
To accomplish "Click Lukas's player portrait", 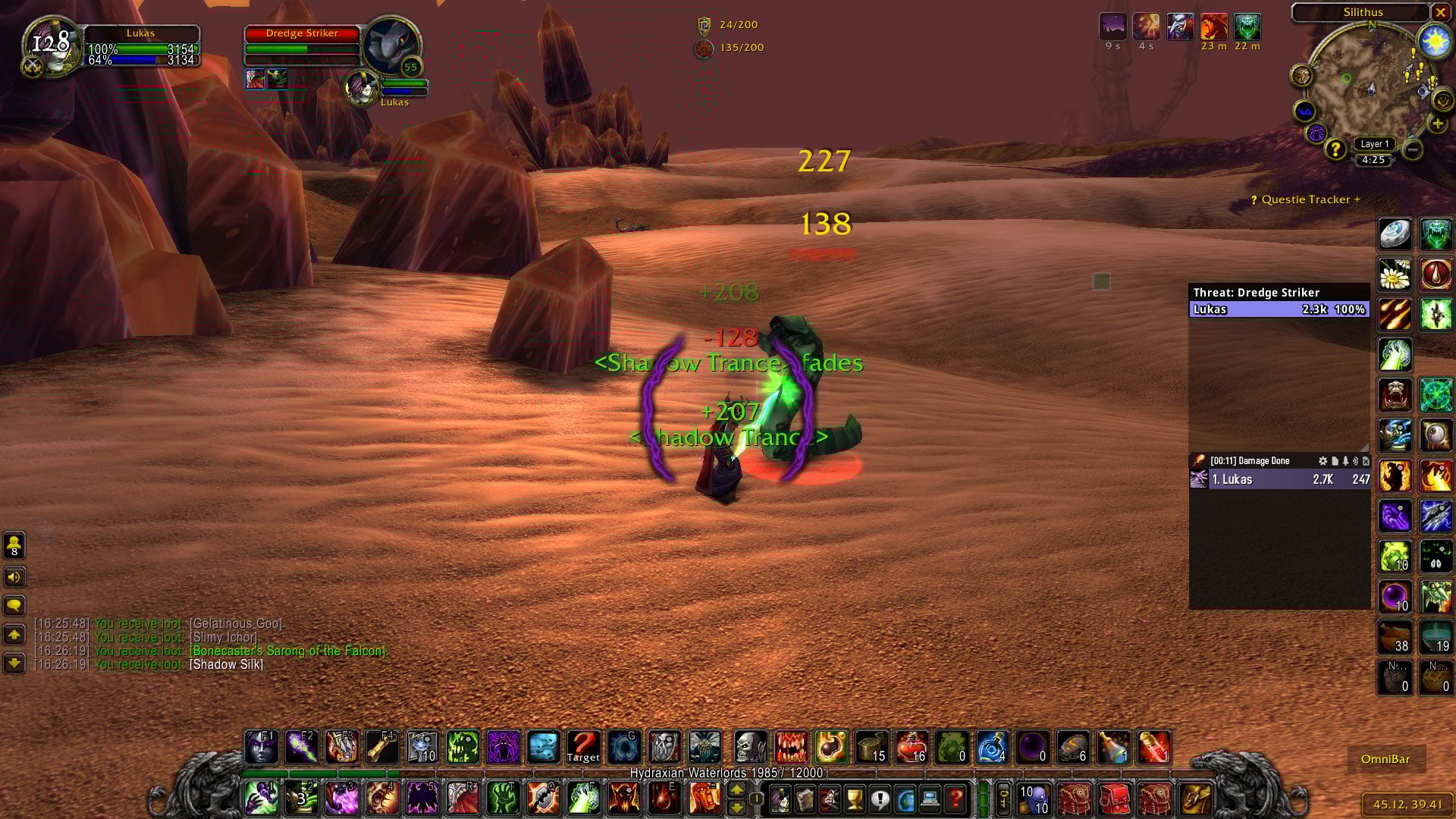I will click(x=52, y=45).
